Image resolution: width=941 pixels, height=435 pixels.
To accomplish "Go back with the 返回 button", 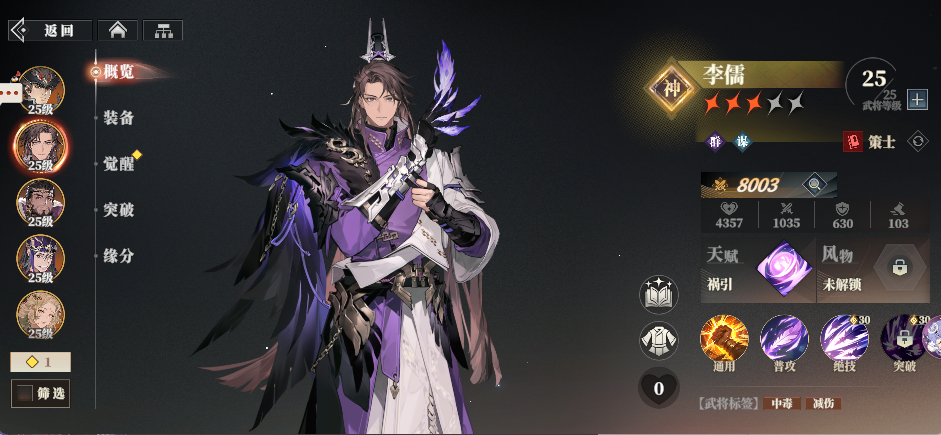I will [50, 30].
